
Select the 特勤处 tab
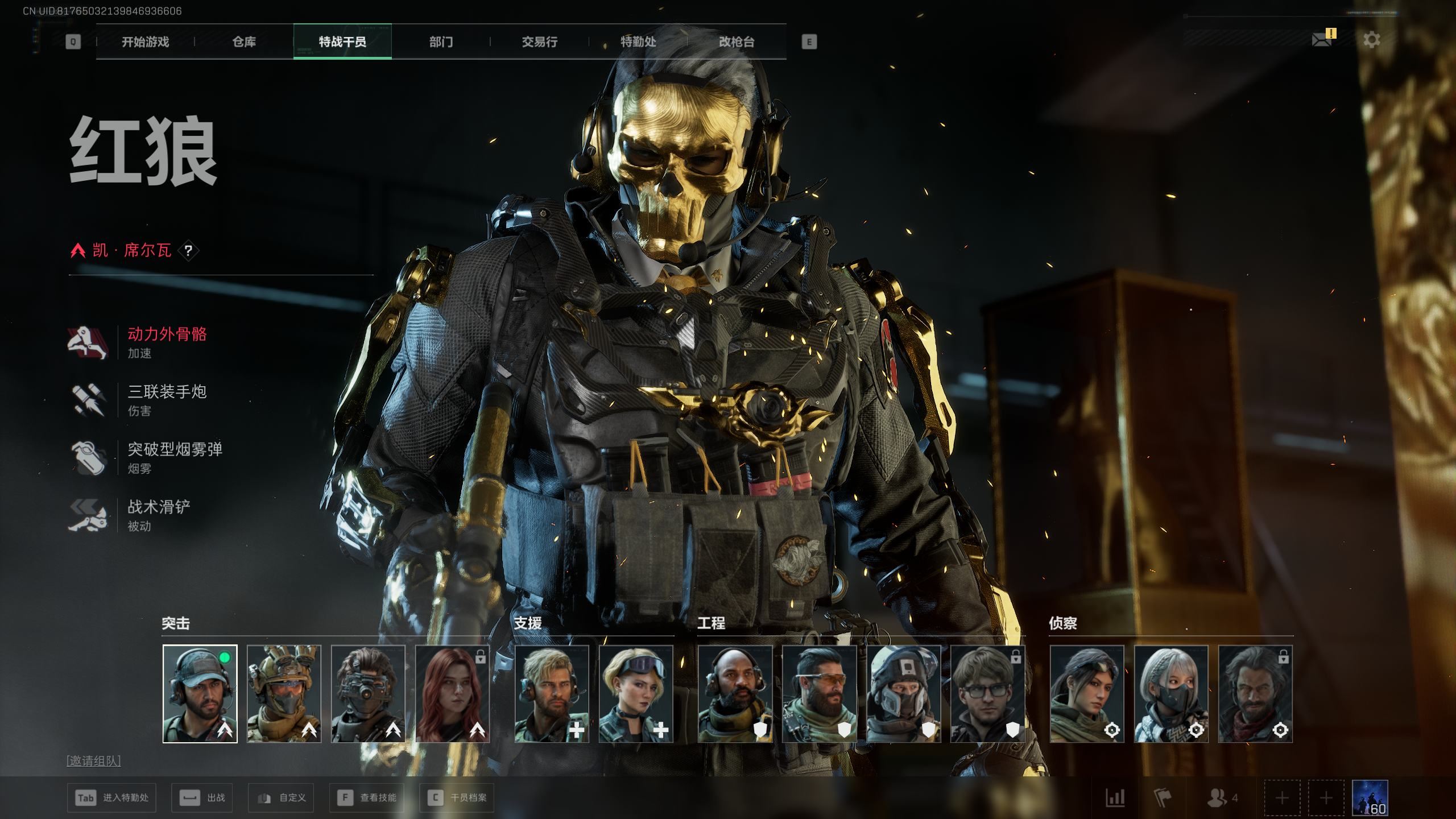[x=638, y=42]
